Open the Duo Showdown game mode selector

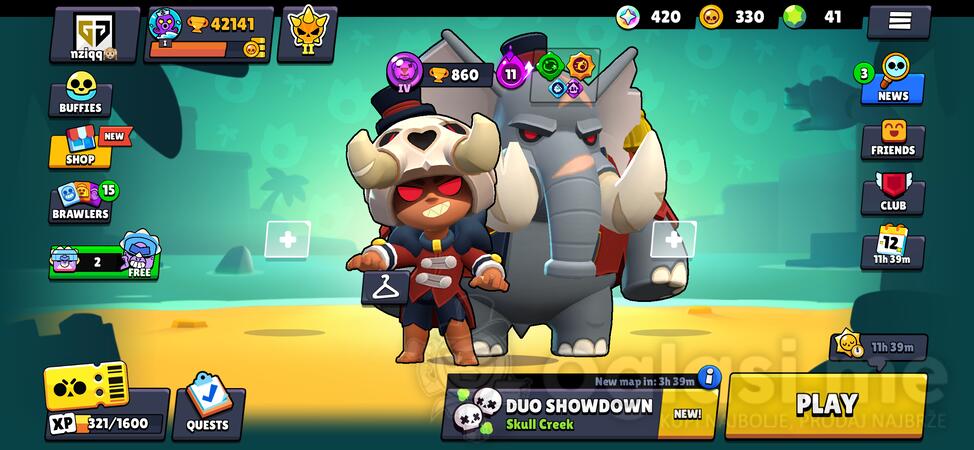point(577,412)
